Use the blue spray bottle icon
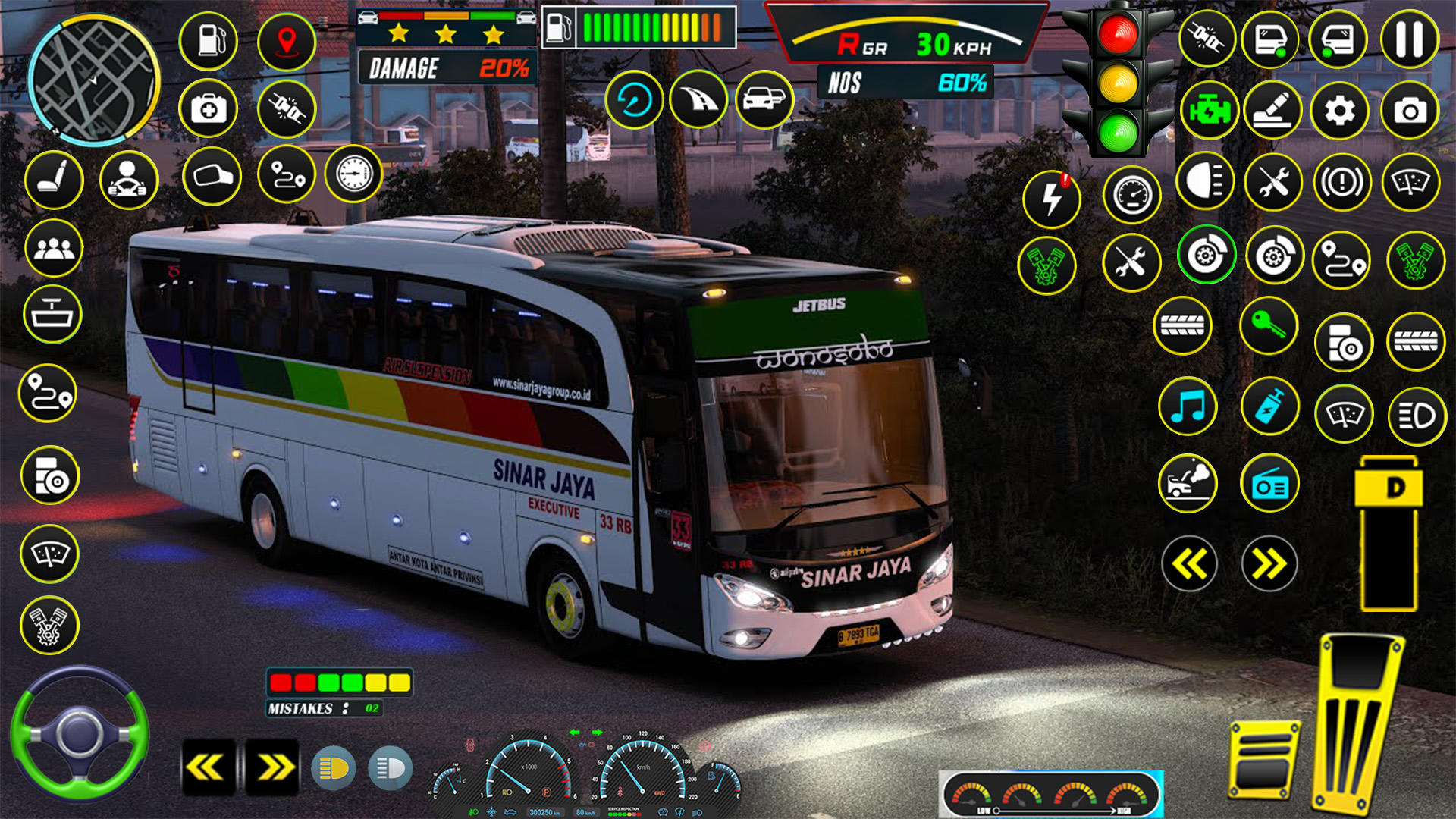1456x819 pixels. (1269, 406)
